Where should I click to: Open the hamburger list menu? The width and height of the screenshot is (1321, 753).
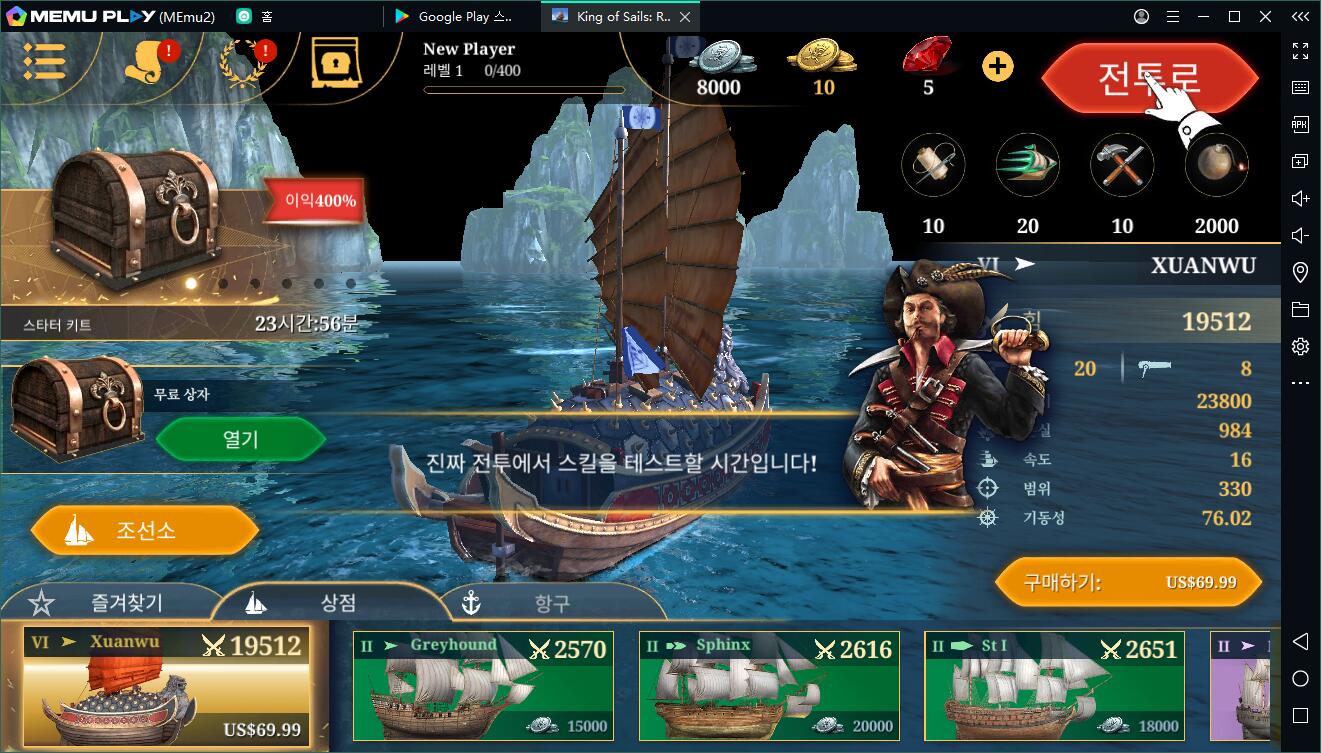coord(44,61)
